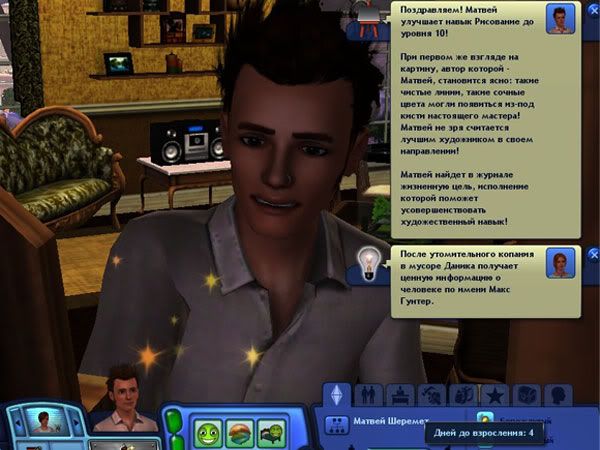The width and height of the screenshot is (600, 450).
Task: Click Матвей's portrait in the painting skill notification
Action: [x=560, y=18]
